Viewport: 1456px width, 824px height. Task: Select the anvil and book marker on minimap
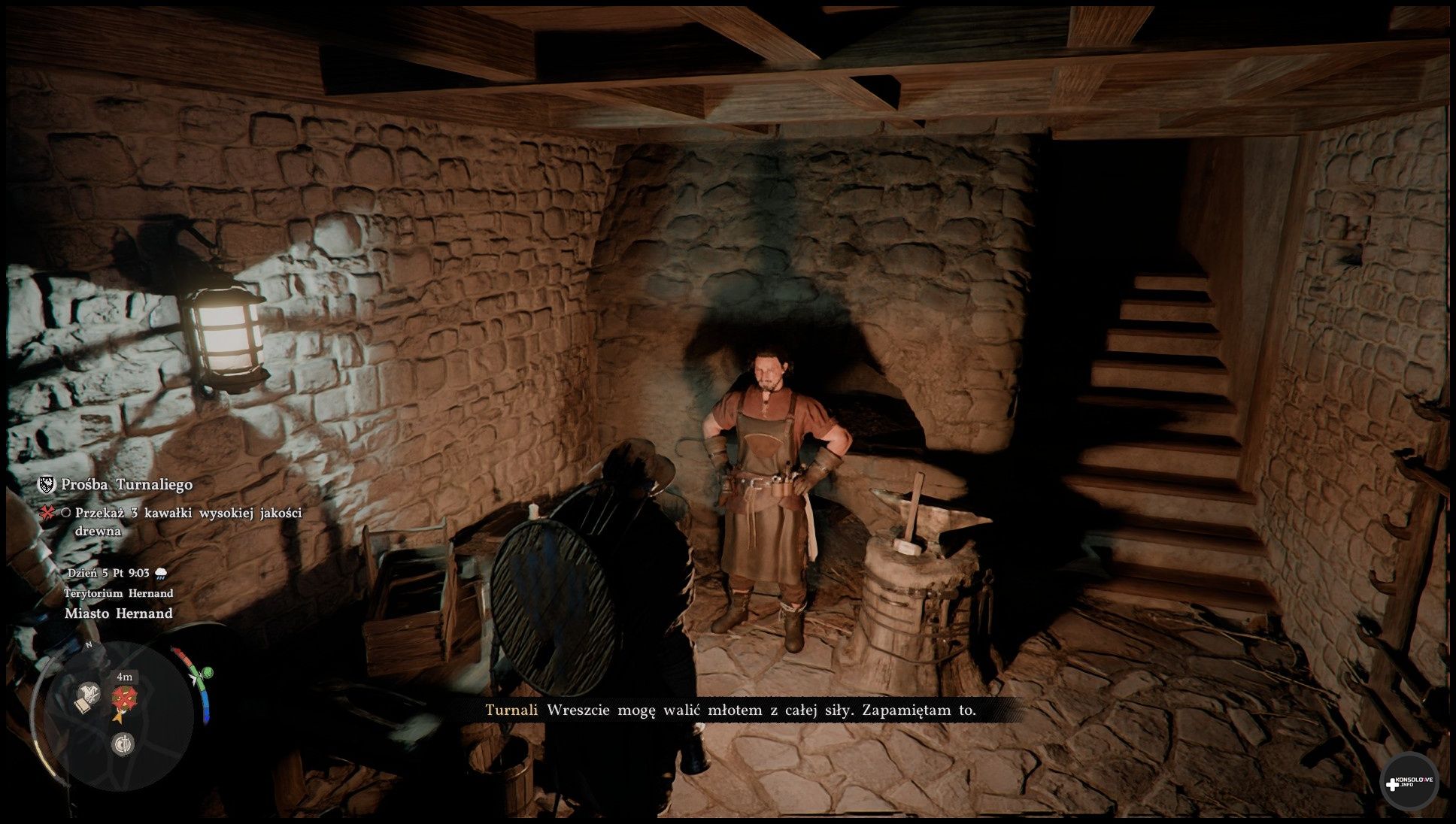(x=88, y=698)
